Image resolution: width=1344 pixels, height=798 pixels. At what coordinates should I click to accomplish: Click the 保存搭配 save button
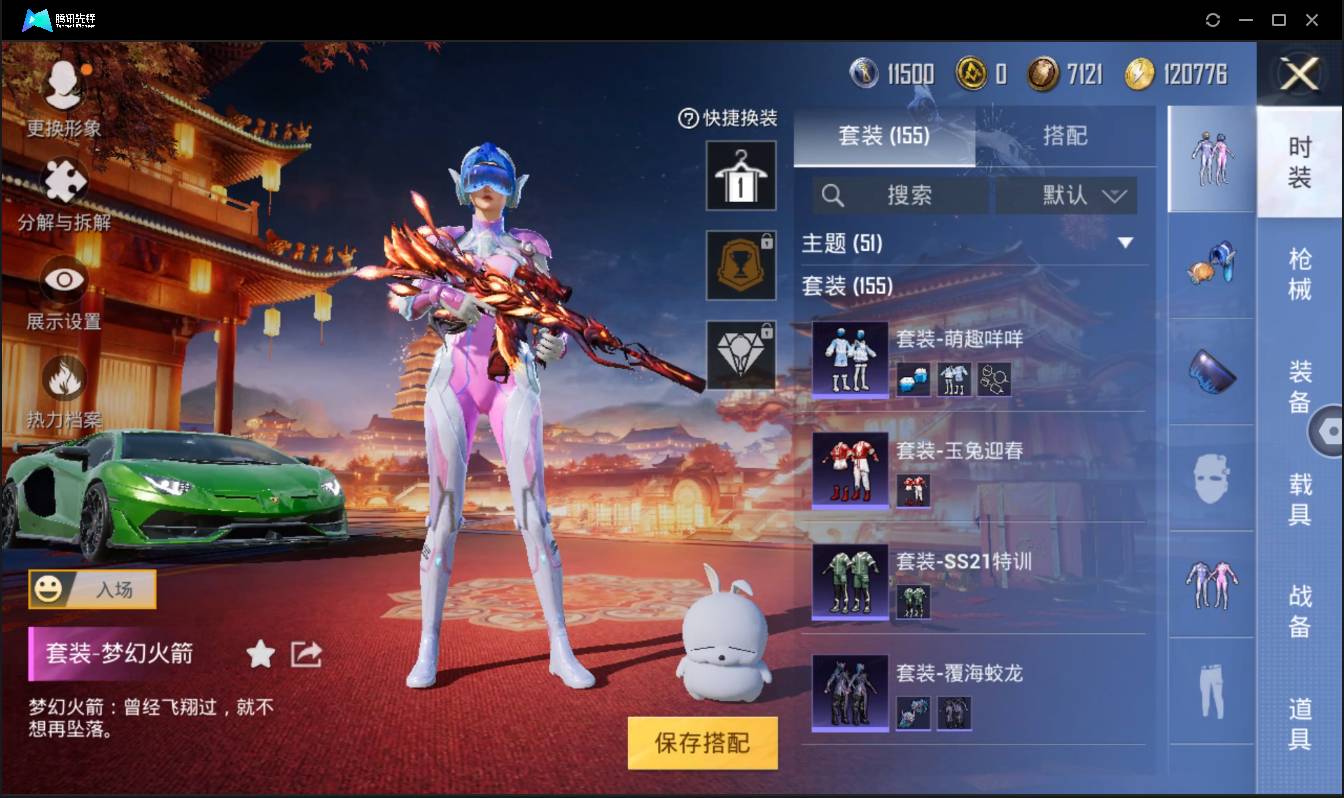pos(703,744)
